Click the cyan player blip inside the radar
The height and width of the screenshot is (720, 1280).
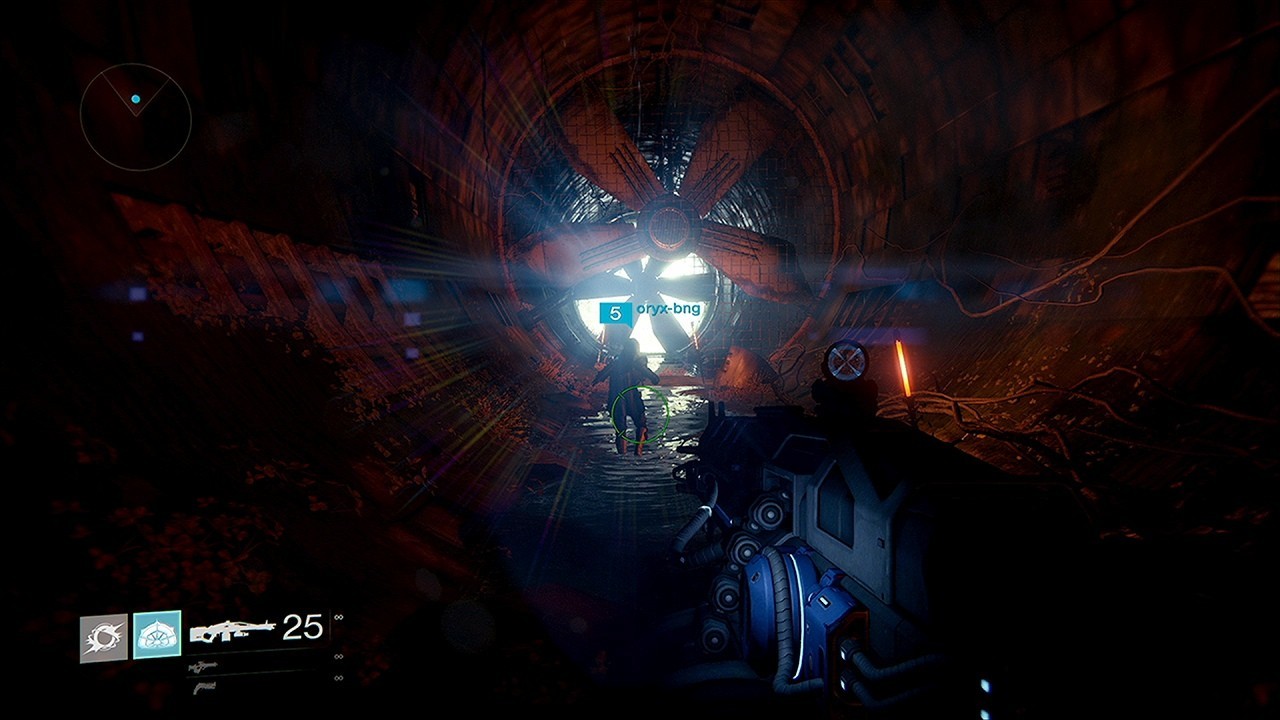tap(134, 98)
